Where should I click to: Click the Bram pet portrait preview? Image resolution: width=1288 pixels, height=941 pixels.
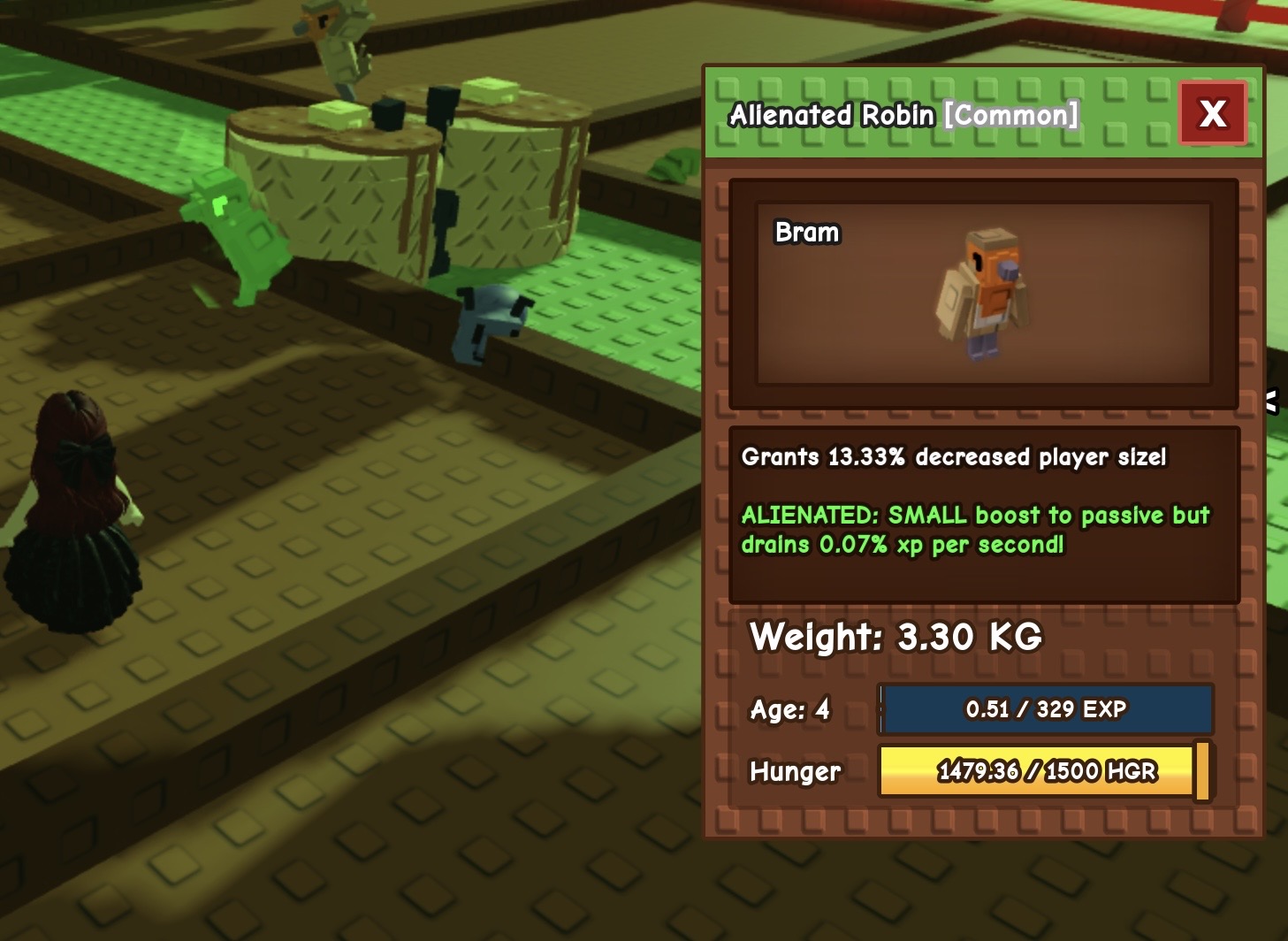tap(983, 295)
